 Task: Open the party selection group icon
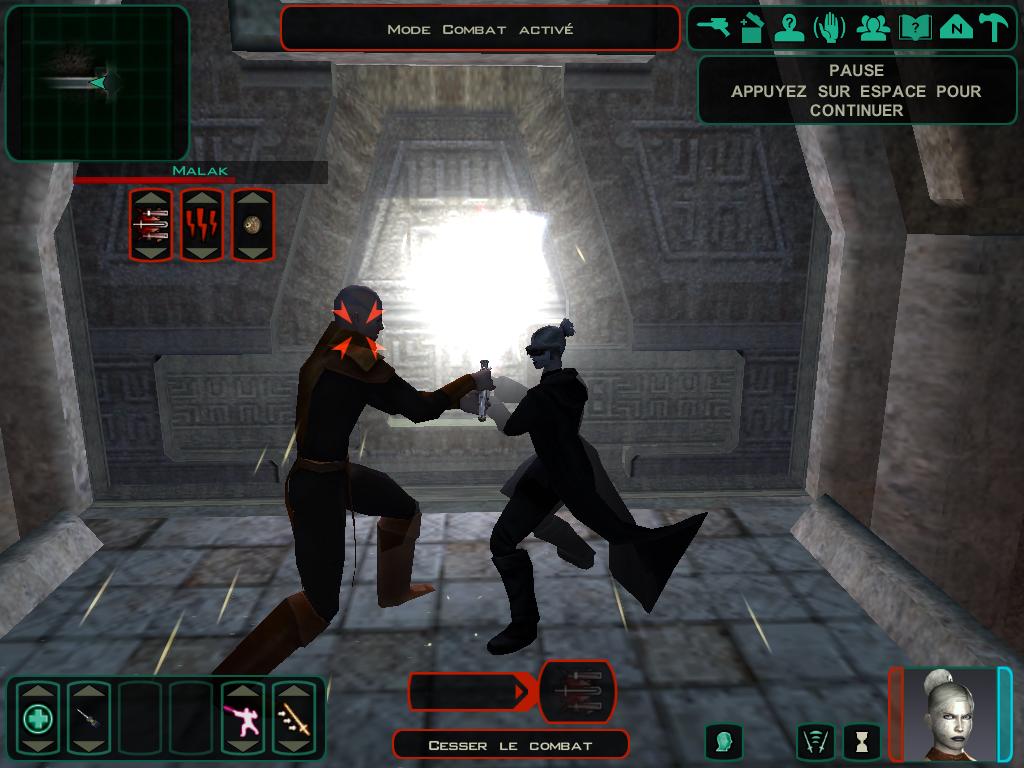873,28
